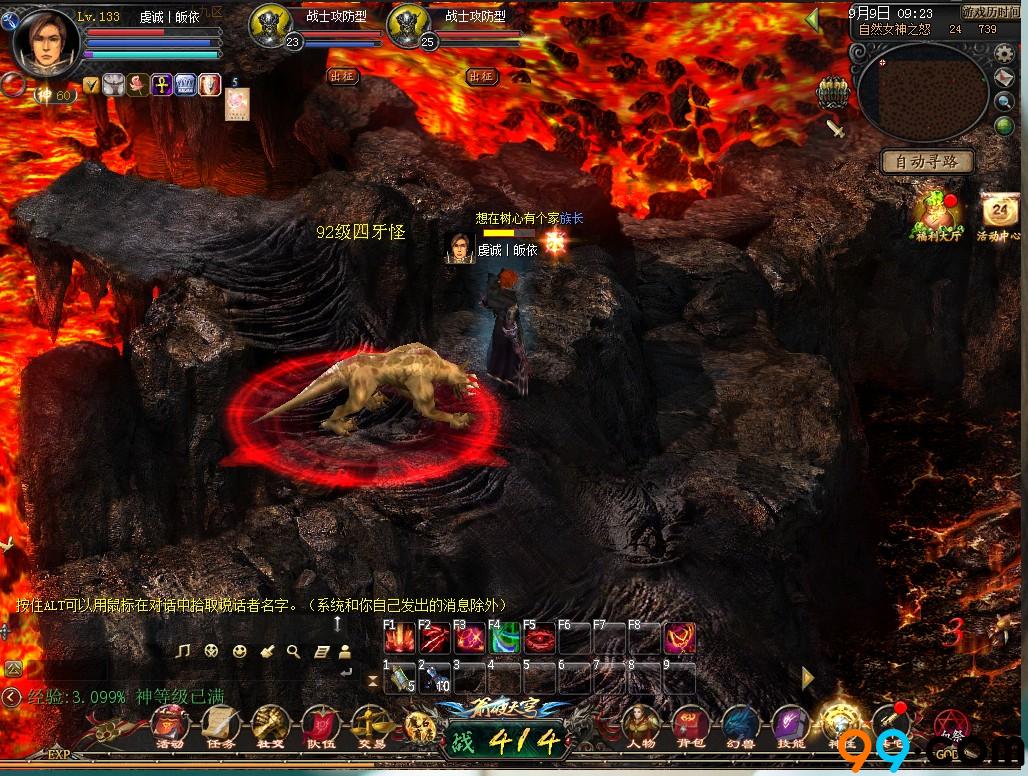Open the 任务 quest log

tap(220, 725)
